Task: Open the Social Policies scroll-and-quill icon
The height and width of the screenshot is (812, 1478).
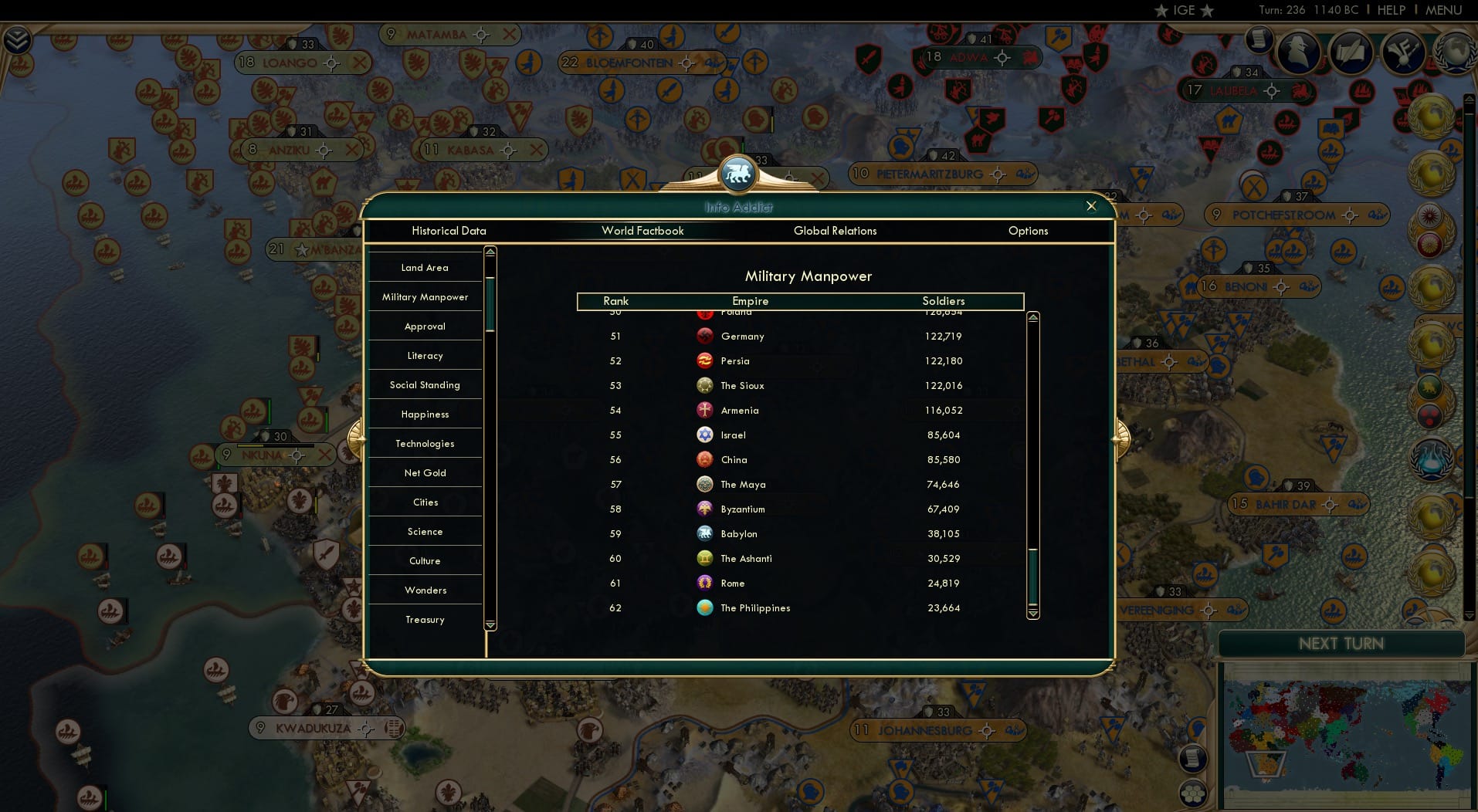Action: click(1351, 52)
